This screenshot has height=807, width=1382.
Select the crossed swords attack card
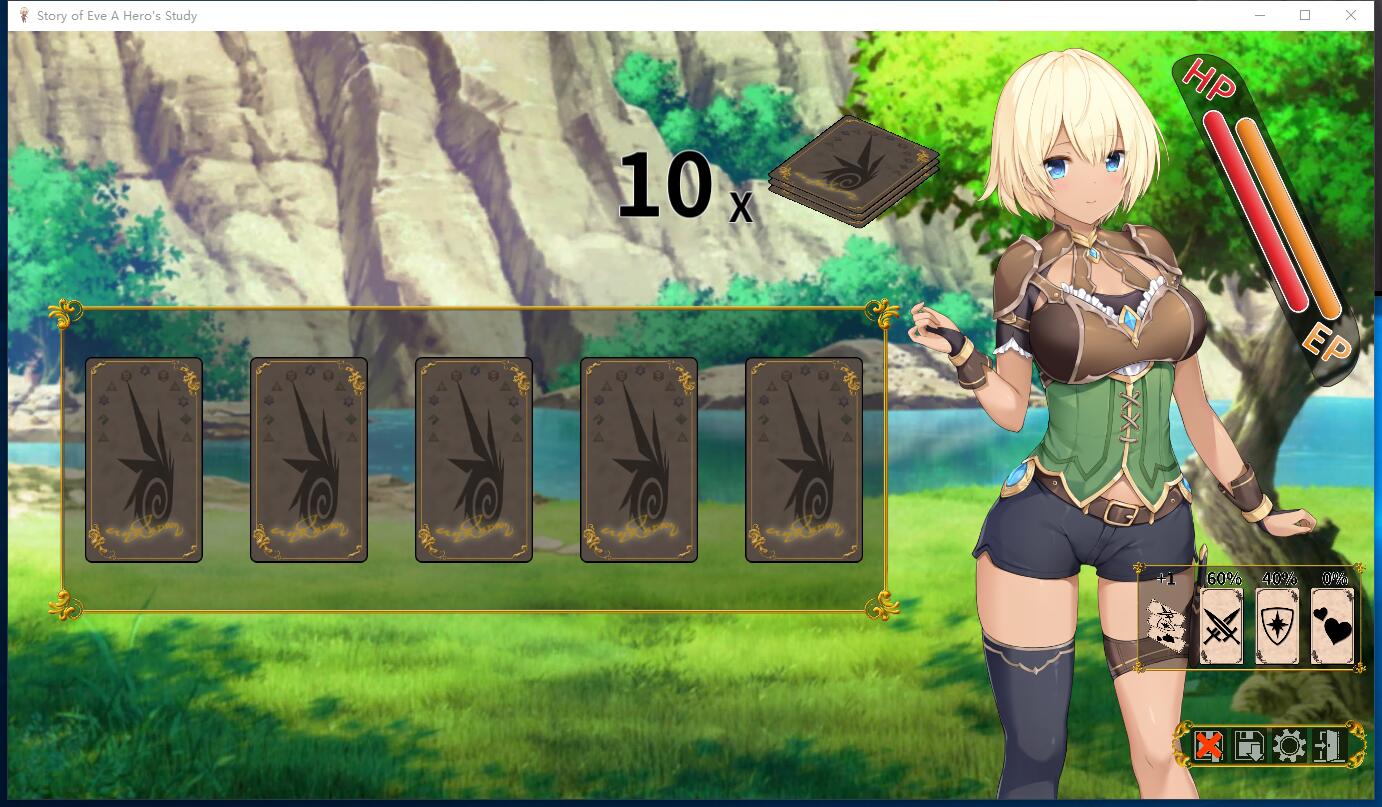click(1221, 626)
